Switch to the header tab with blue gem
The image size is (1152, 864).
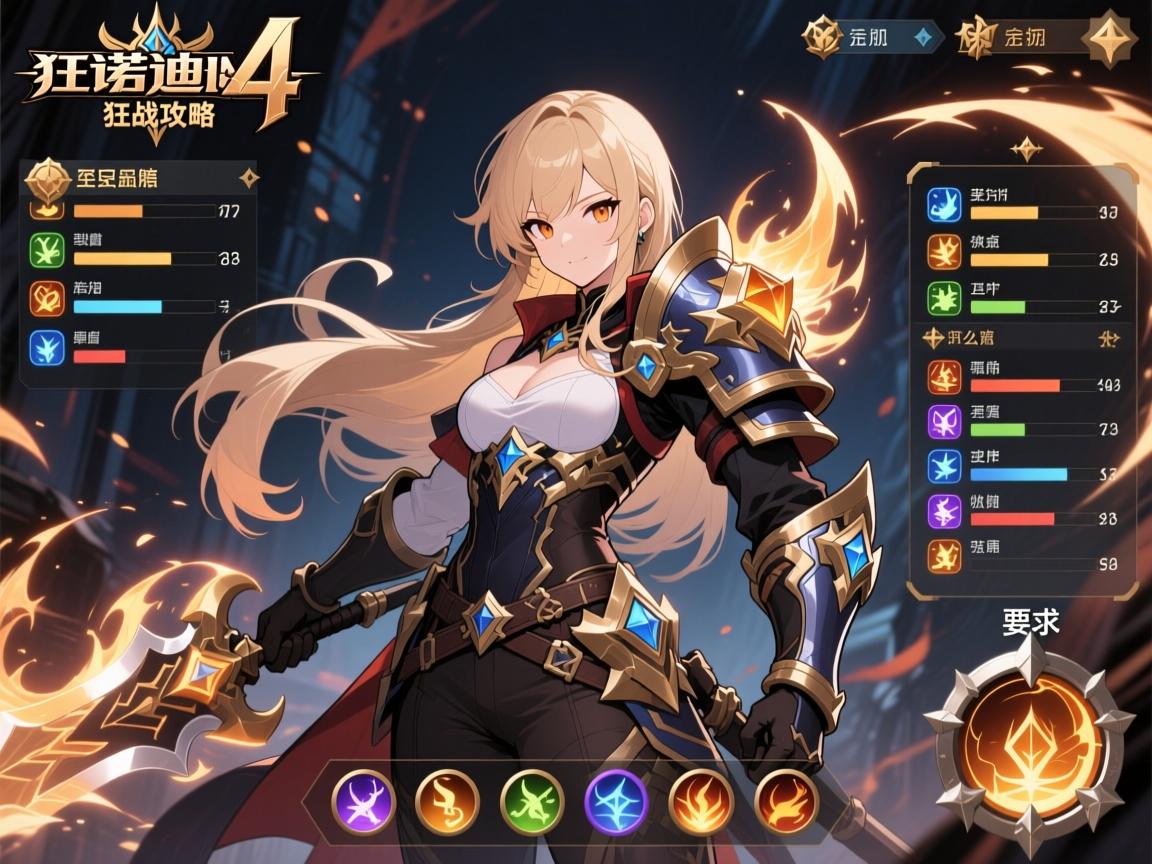pyautogui.click(x=872, y=37)
